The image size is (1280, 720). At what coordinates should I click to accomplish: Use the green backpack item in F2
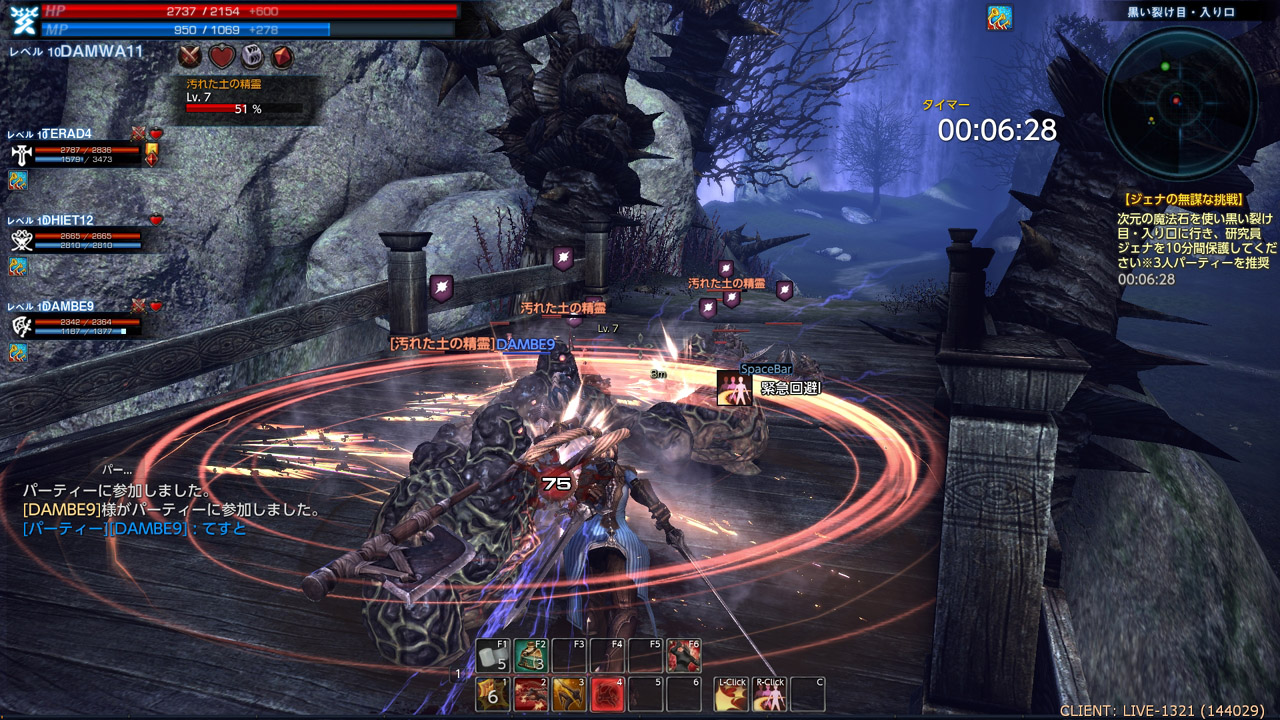531,655
